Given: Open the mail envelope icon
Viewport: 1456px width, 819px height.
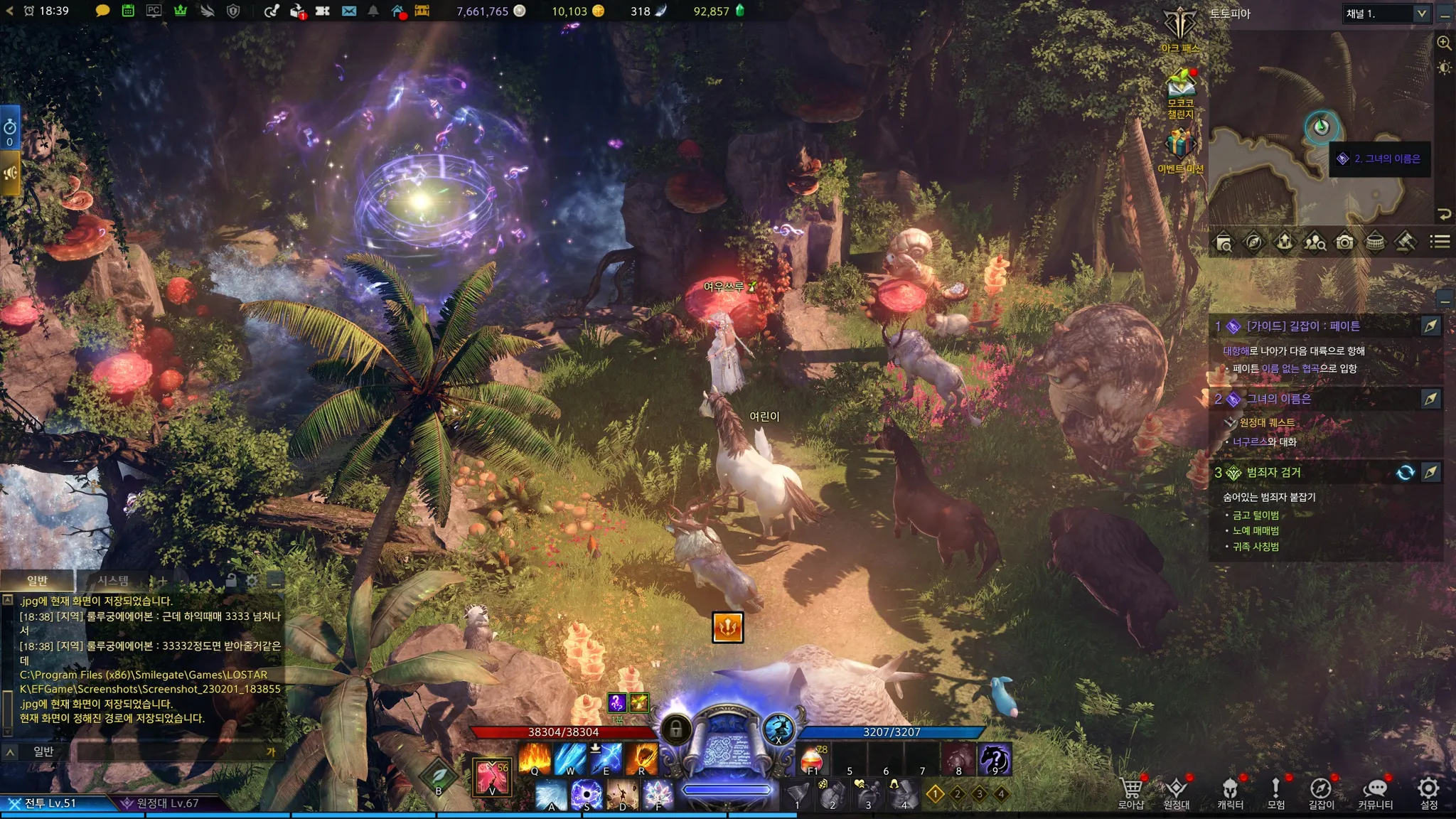Looking at the screenshot, I should tap(349, 11).
